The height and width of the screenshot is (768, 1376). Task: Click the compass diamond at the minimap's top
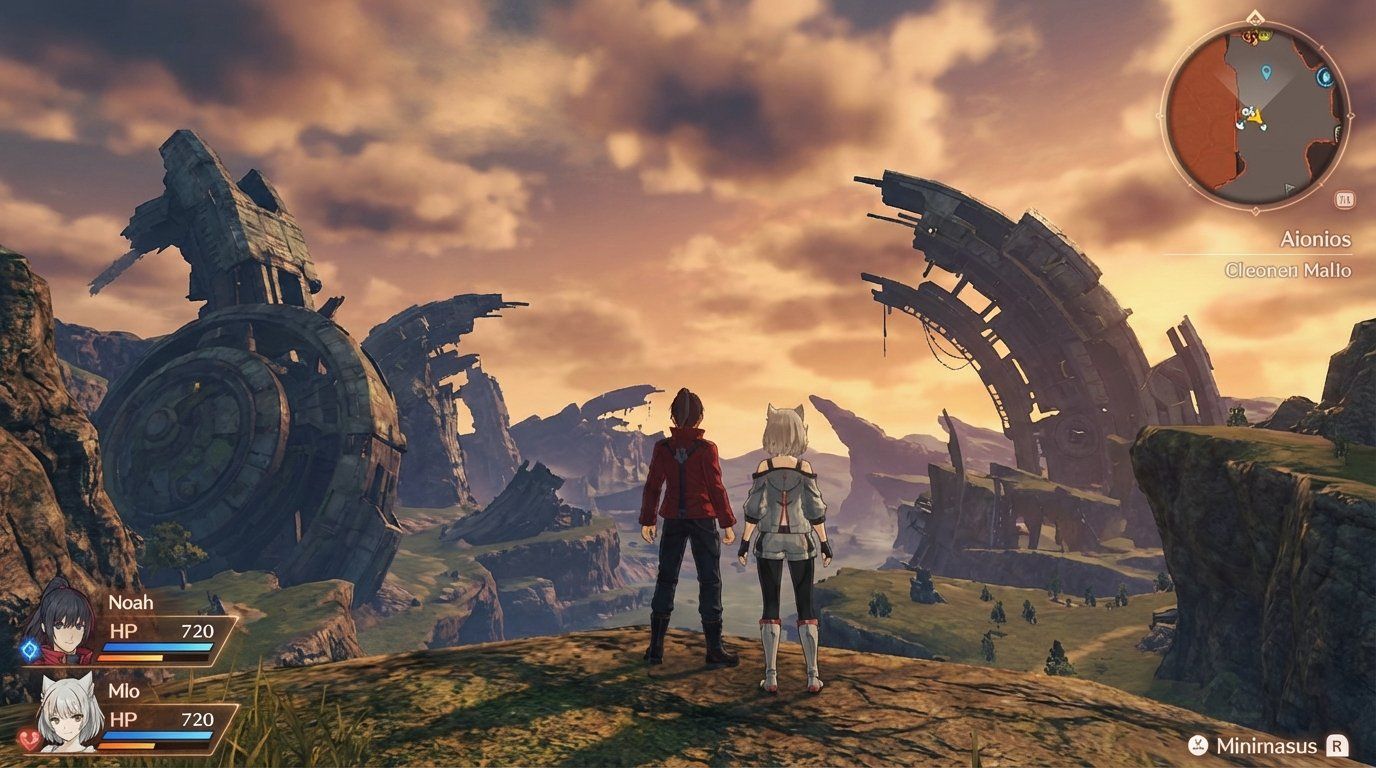pyautogui.click(x=1254, y=15)
